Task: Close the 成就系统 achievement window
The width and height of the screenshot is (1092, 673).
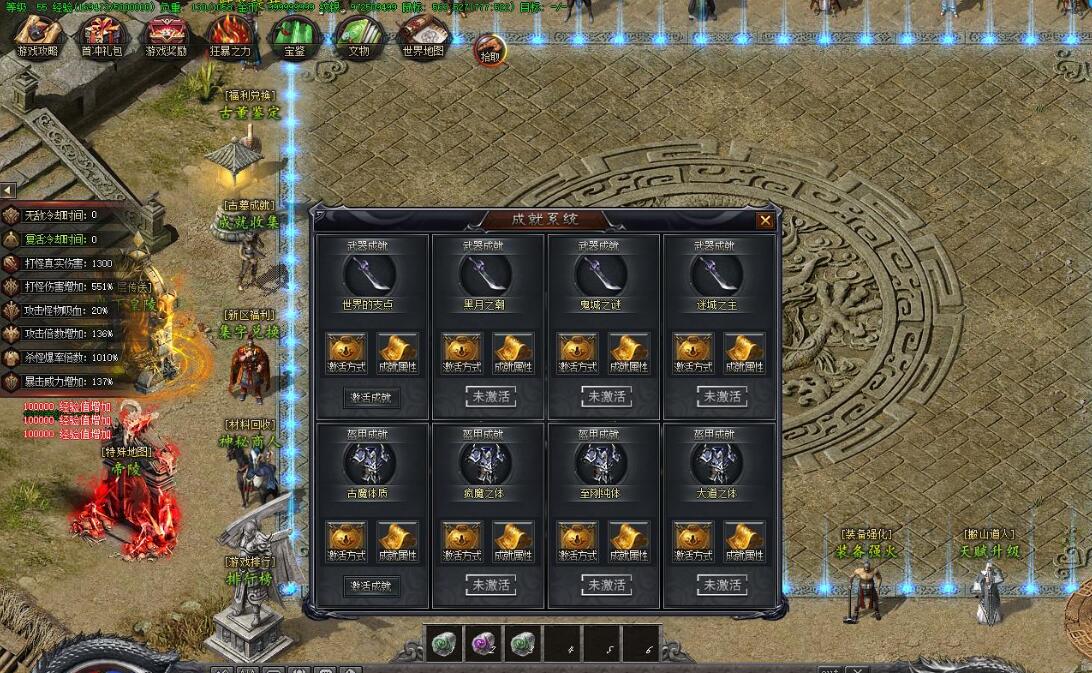Action: point(765,221)
